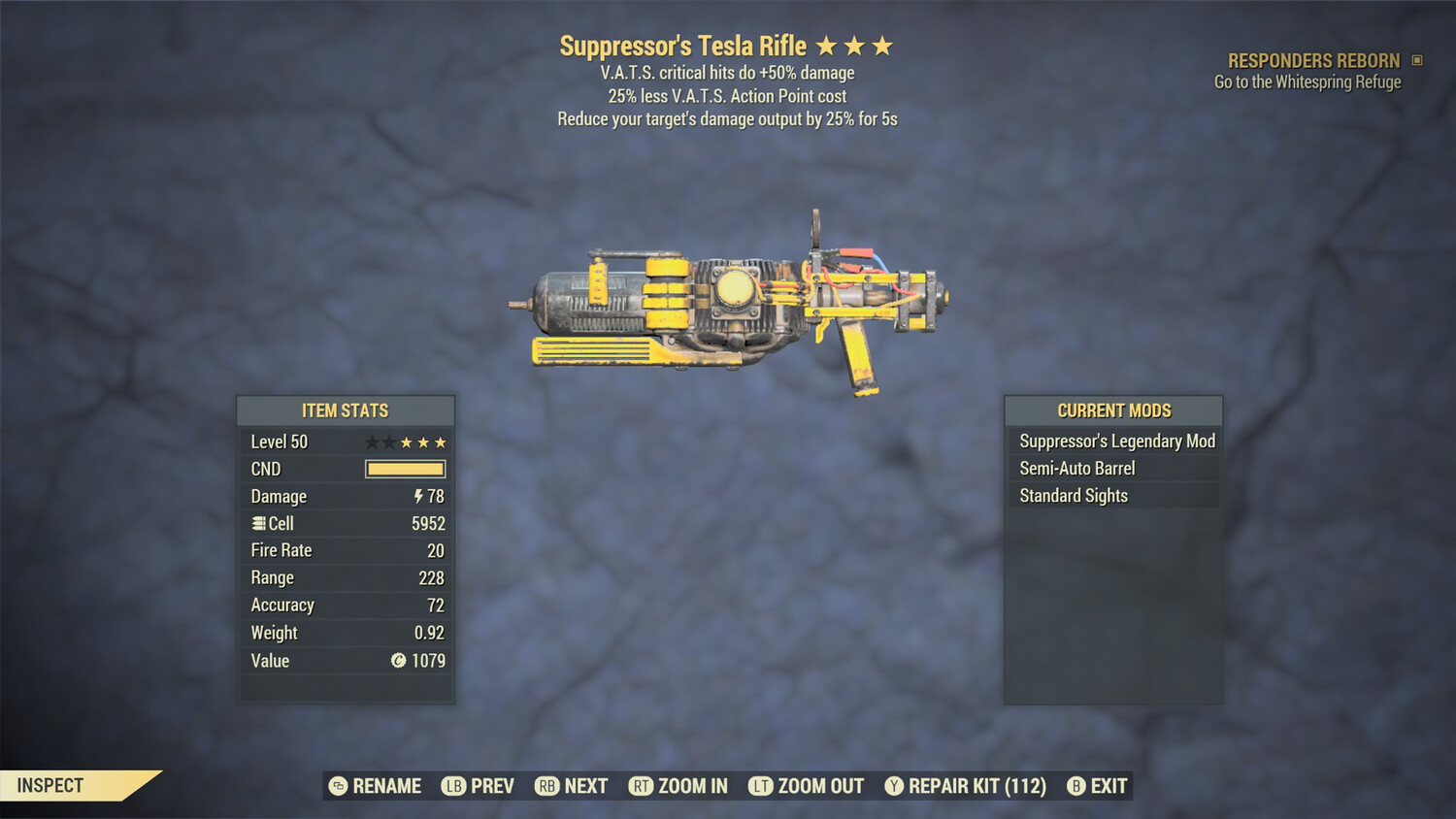Viewport: 1456px width, 819px height.
Task: Click the B Exit button glyph
Action: tap(1075, 786)
